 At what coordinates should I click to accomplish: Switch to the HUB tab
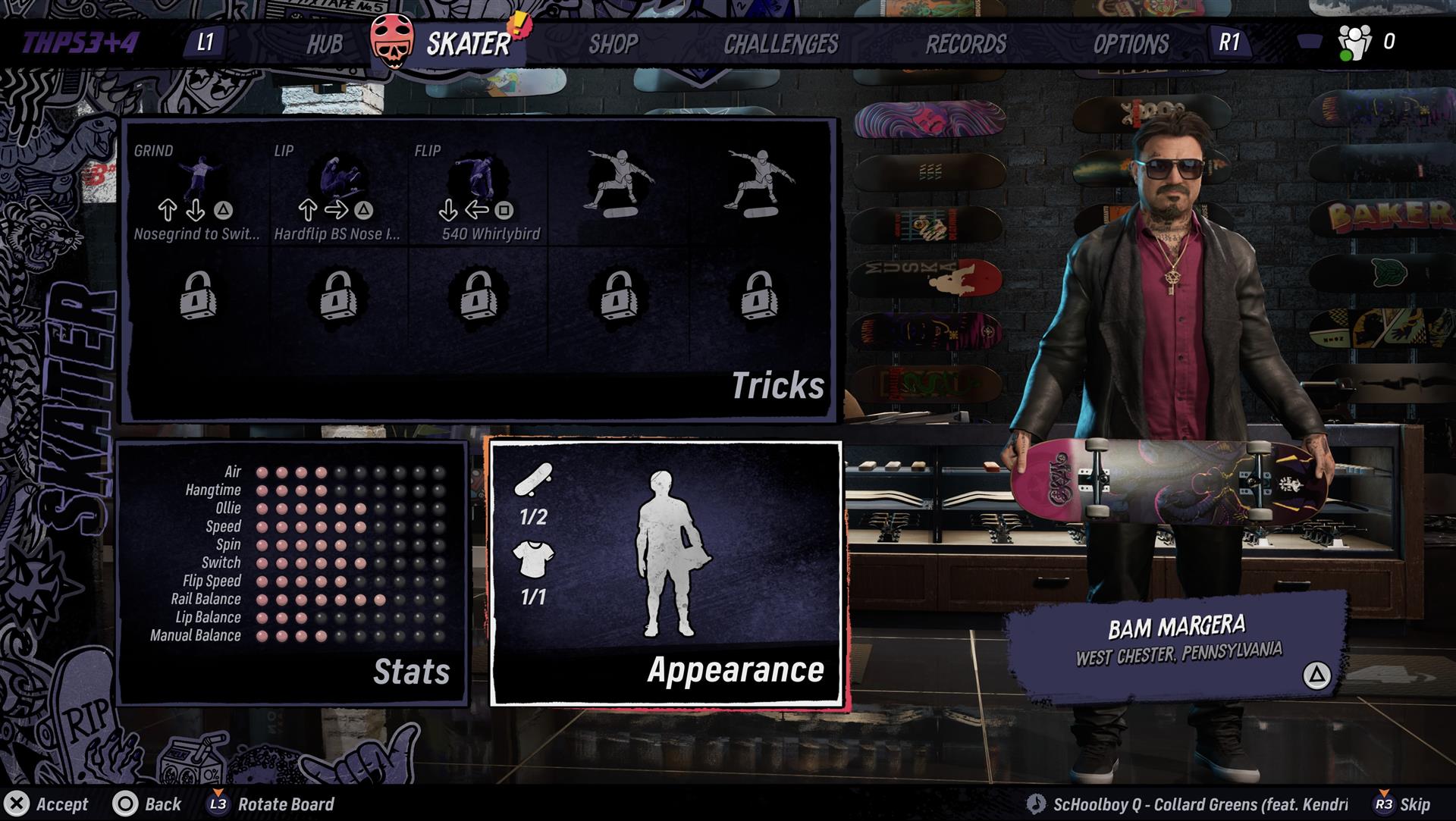324,44
